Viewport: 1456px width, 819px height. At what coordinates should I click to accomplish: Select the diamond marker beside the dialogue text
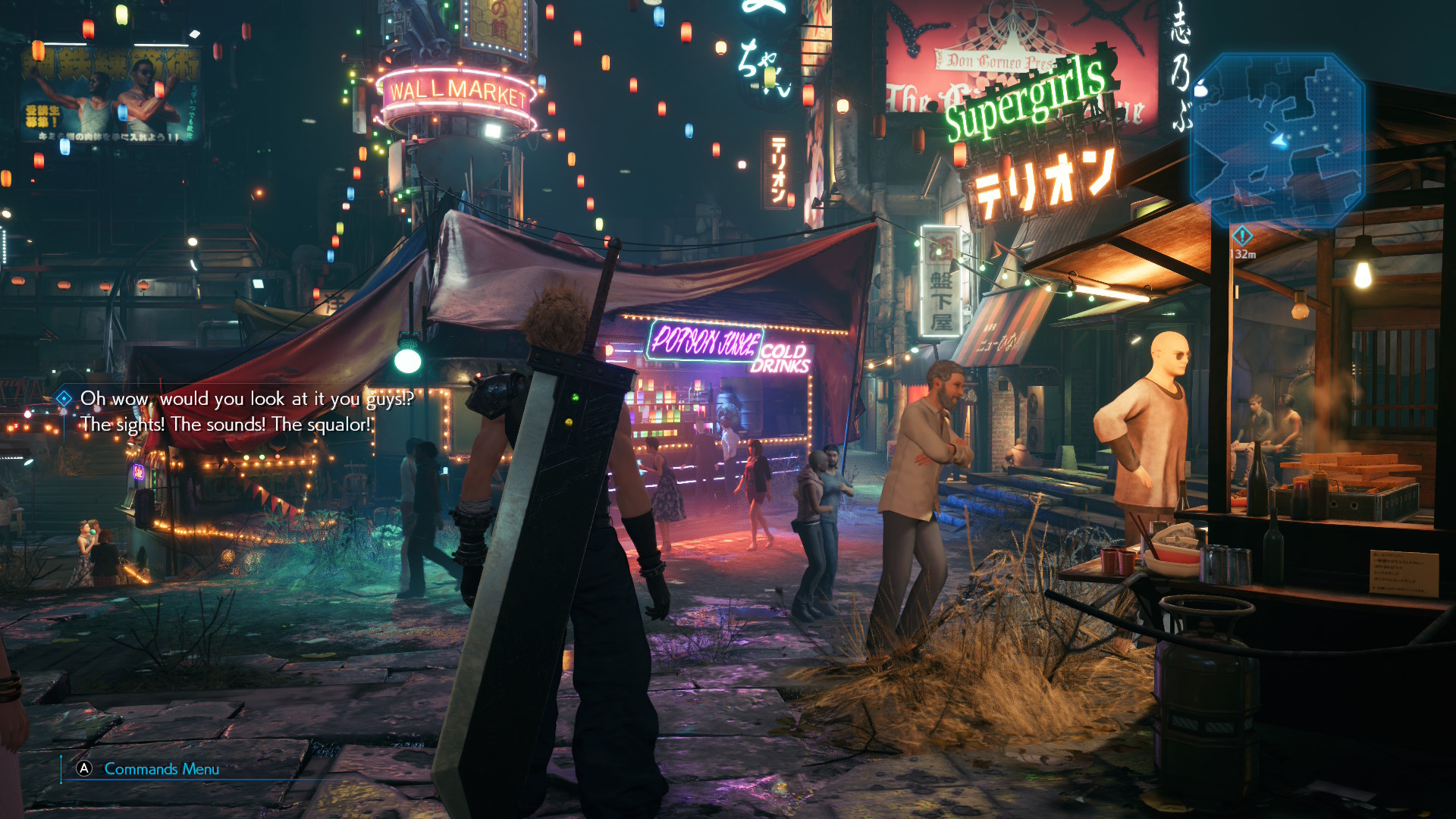coord(64,397)
